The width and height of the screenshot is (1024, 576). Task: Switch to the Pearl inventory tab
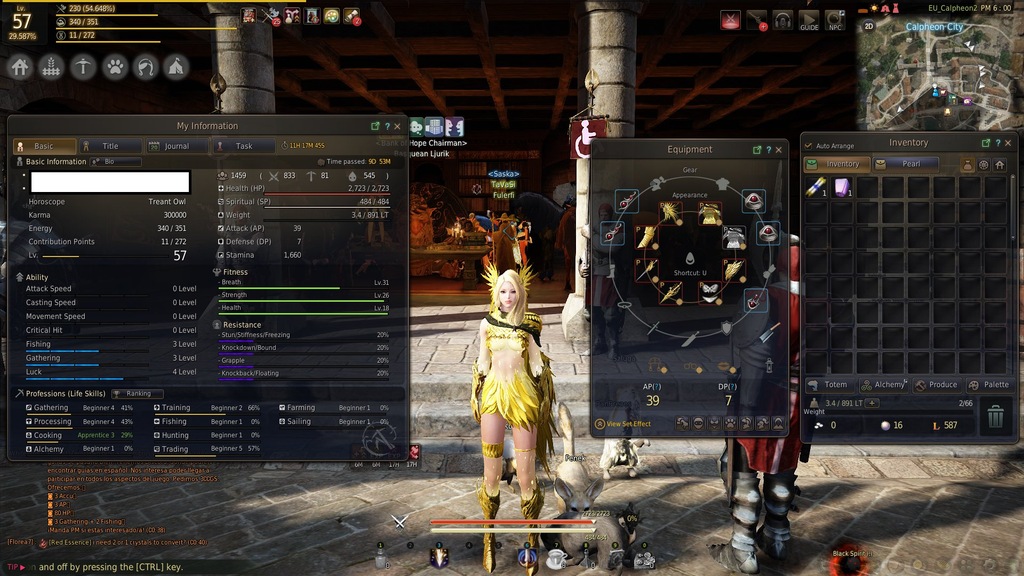pyautogui.click(x=906, y=164)
